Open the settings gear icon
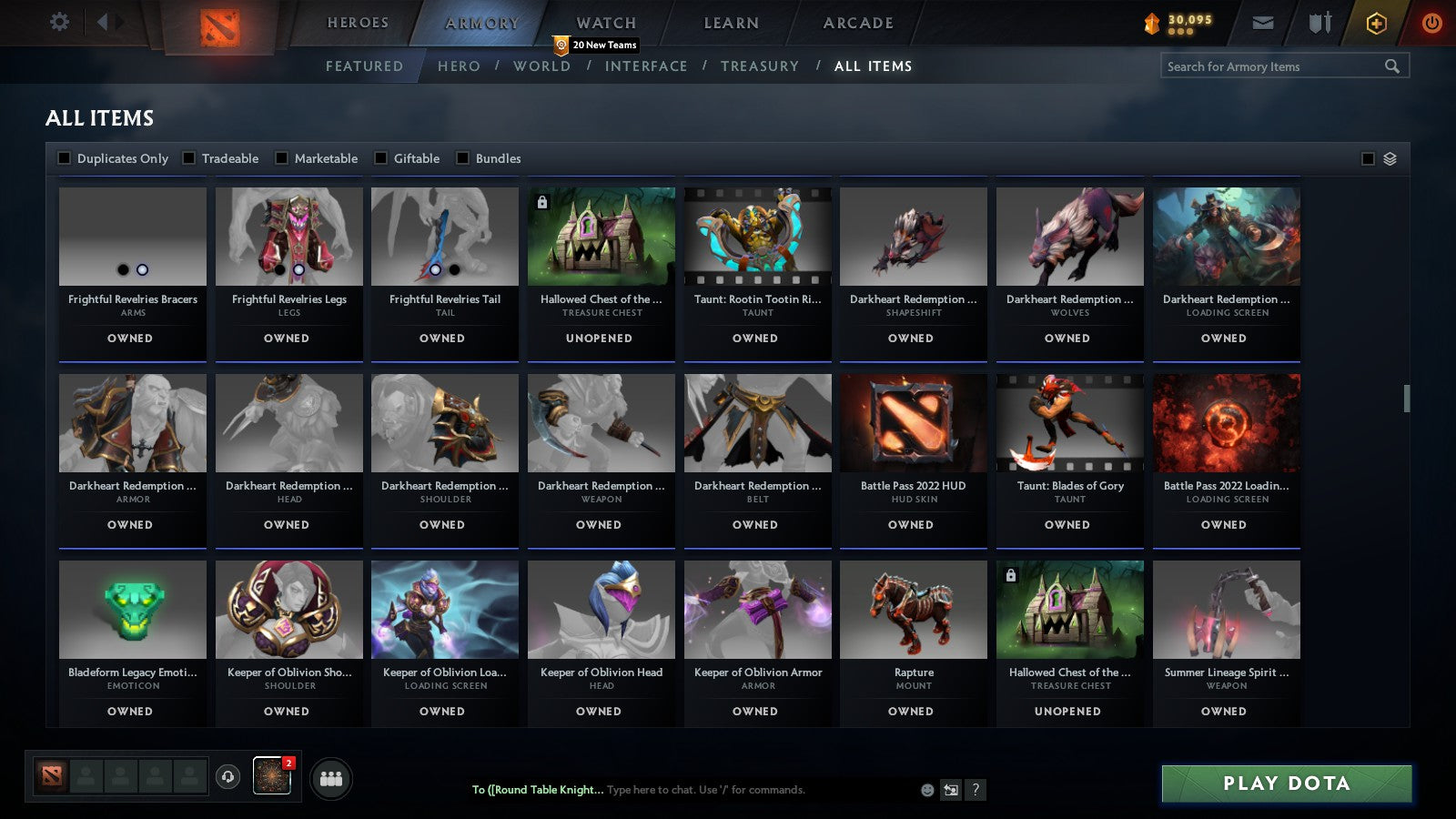Viewport: 1456px width, 819px height. point(59,23)
